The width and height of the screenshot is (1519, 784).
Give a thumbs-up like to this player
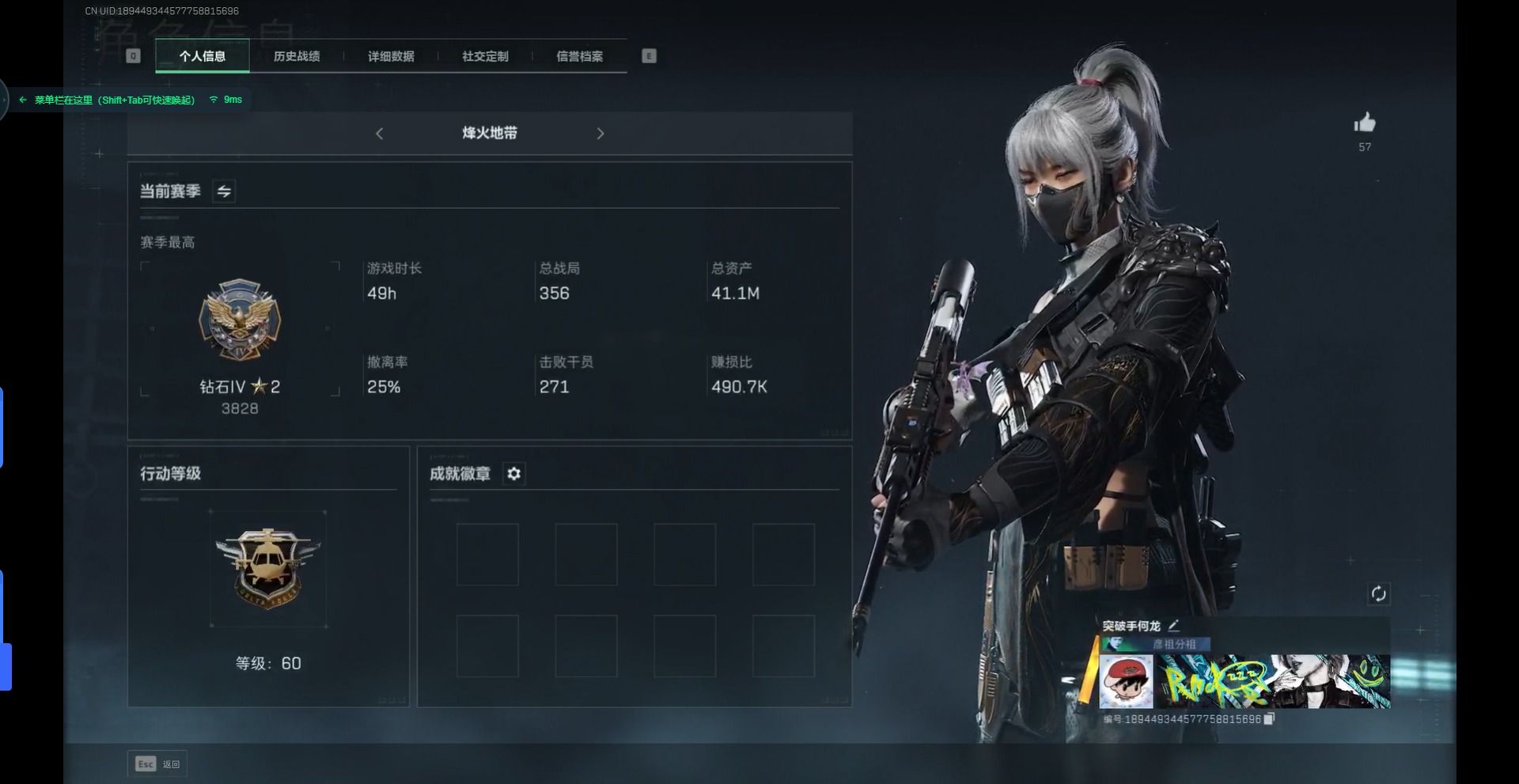tap(1365, 123)
